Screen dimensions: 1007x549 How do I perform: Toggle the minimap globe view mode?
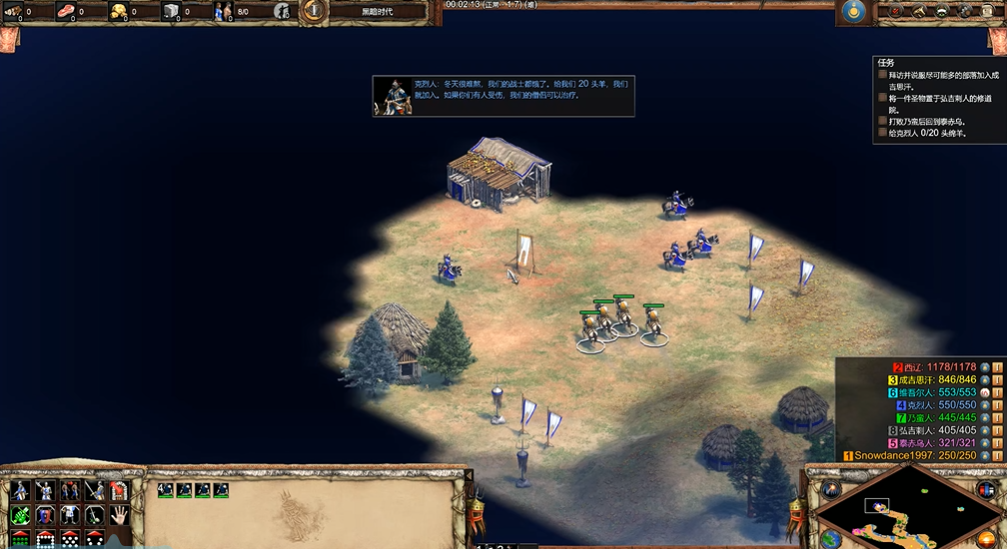831,538
